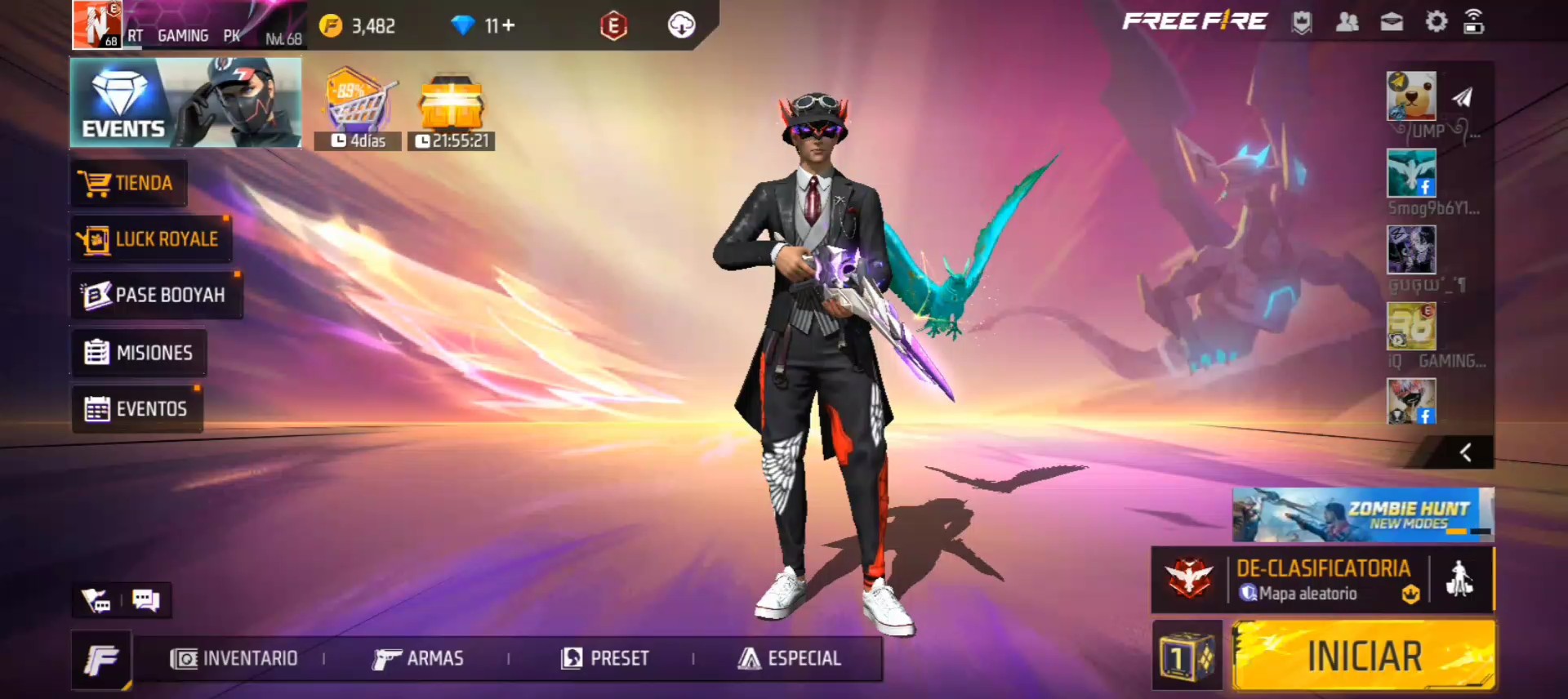
Task: Switch to the ARMAS tab
Action: click(418, 658)
